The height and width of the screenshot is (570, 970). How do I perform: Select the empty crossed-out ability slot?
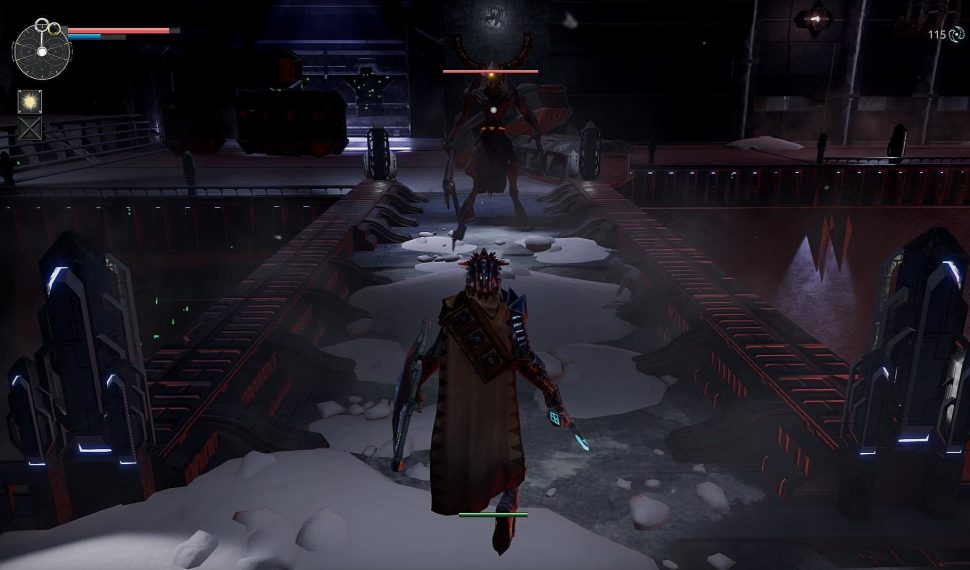coord(29,128)
